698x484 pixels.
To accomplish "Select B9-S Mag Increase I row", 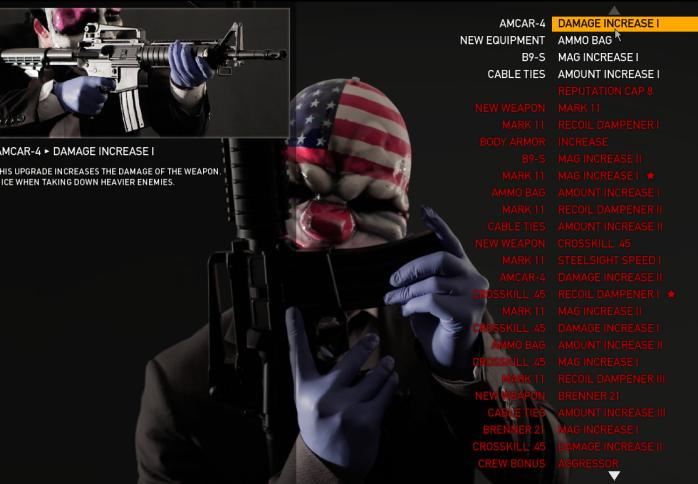I will pyautogui.click(x=597, y=57).
